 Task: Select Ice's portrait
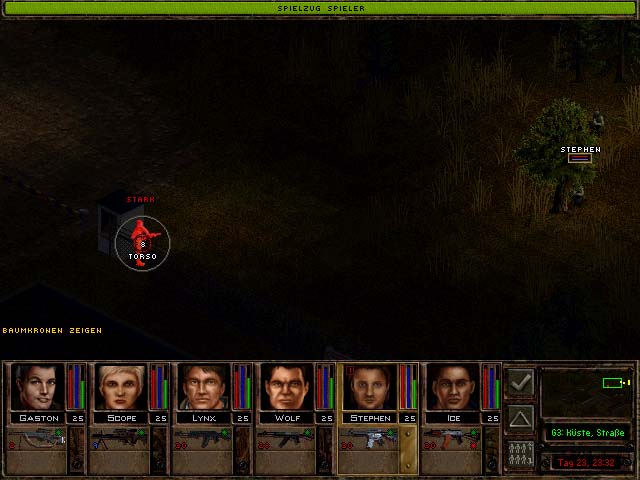(x=455, y=386)
